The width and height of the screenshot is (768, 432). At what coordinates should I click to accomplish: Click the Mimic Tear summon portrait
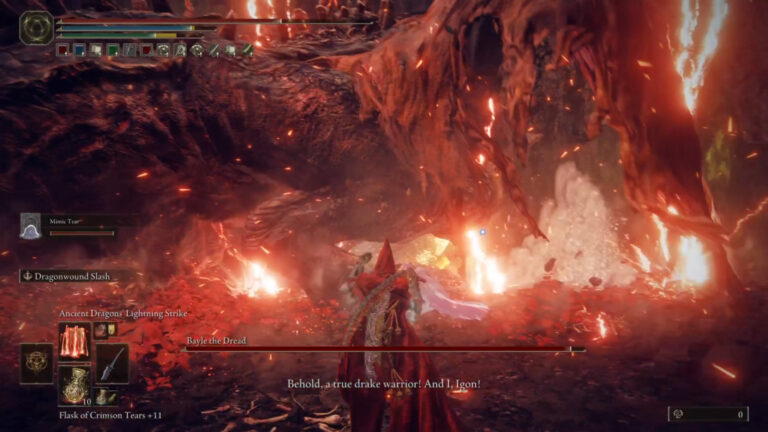click(31, 225)
